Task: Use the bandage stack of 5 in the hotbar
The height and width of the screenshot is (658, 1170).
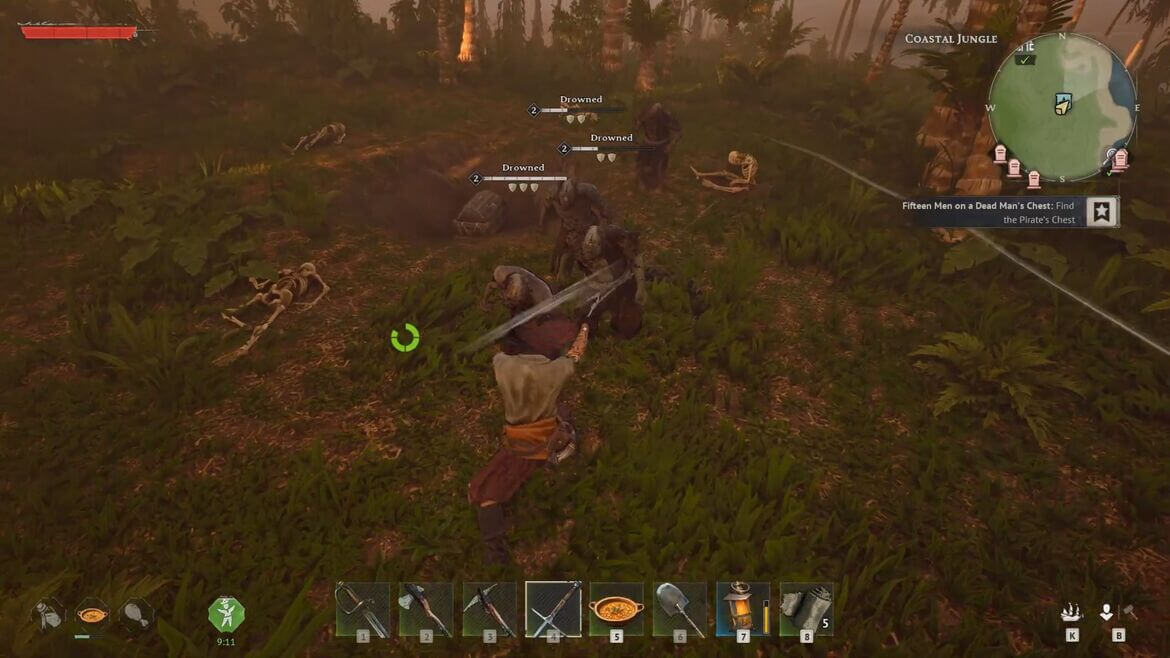Action: click(806, 609)
